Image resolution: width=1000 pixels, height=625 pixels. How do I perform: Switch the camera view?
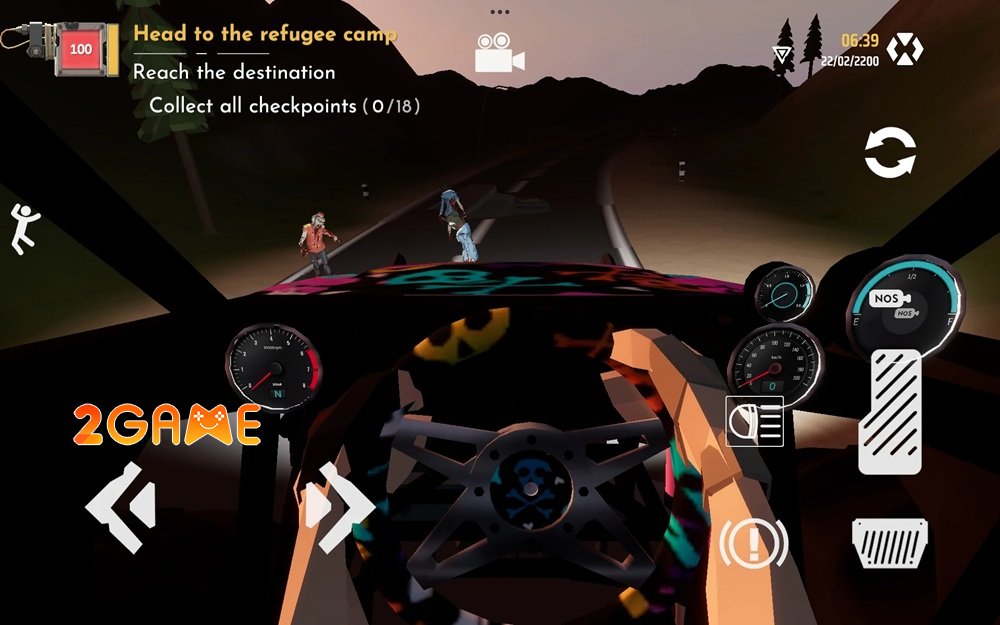point(499,53)
